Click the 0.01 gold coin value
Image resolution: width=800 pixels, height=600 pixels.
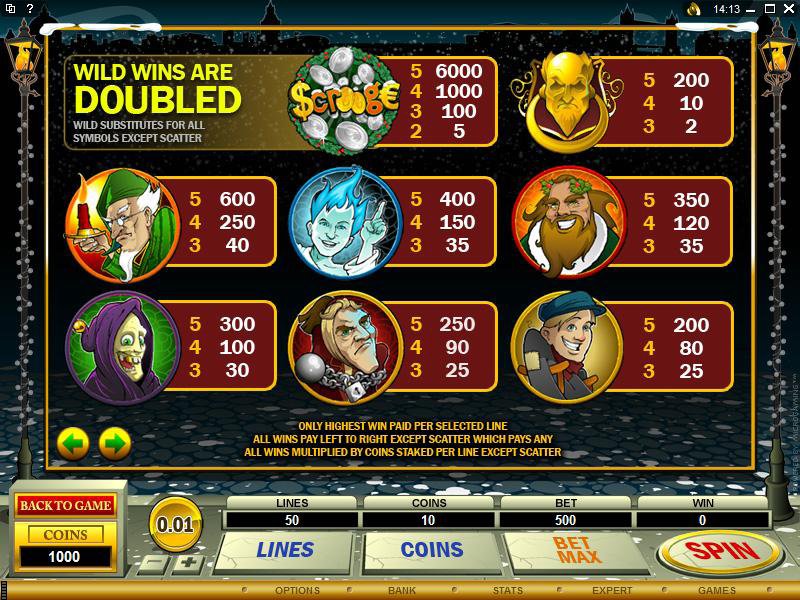(176, 523)
